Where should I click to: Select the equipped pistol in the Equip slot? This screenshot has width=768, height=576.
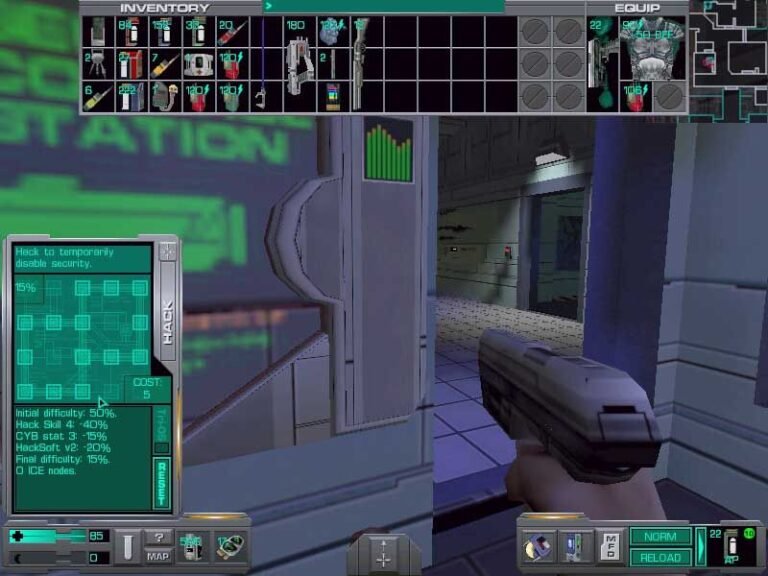[601, 62]
